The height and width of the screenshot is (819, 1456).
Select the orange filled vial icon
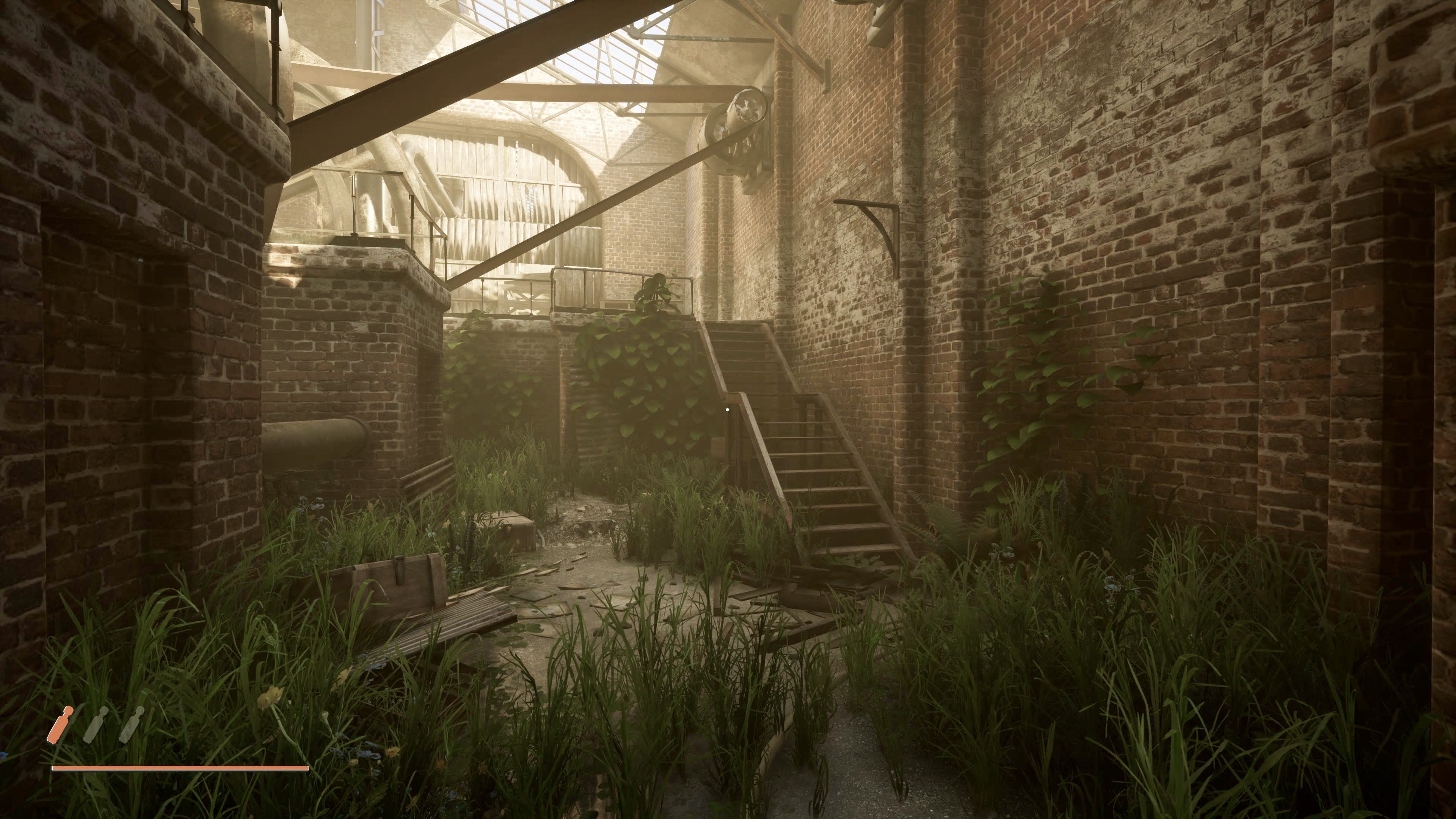click(61, 725)
